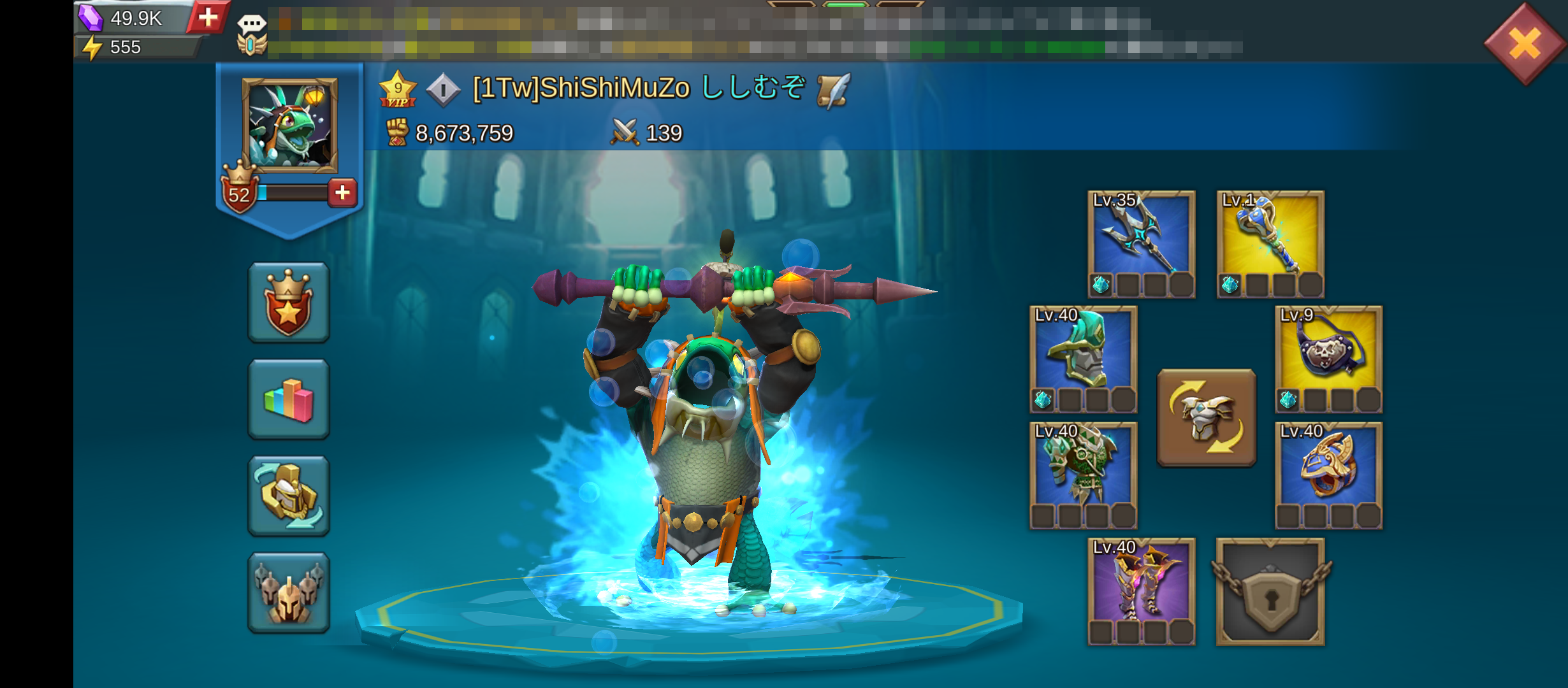Viewport: 1568px width, 688px height.
Task: Tap the red plus beside level 52
Action: (342, 192)
